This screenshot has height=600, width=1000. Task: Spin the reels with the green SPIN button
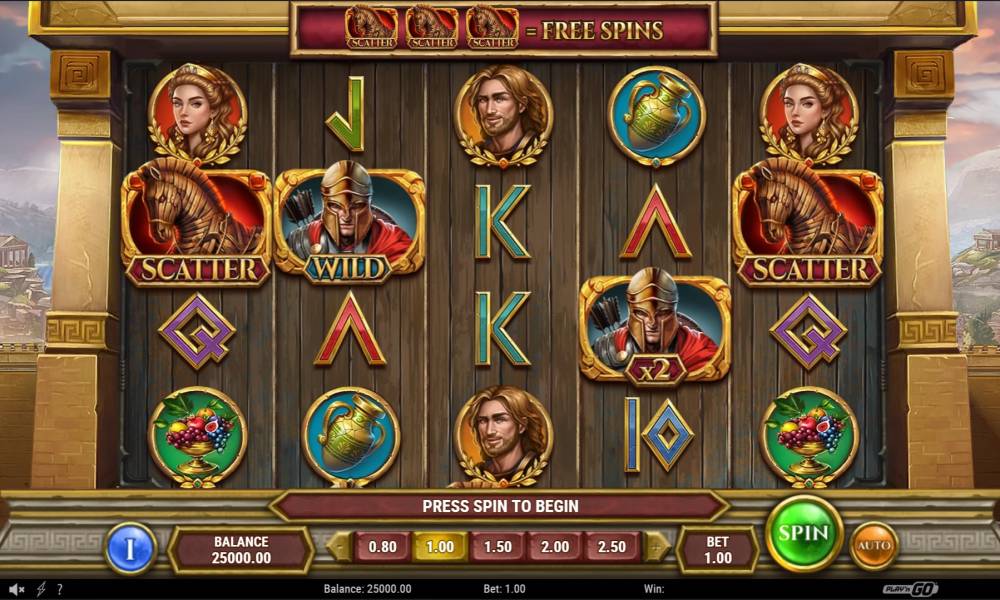[804, 534]
